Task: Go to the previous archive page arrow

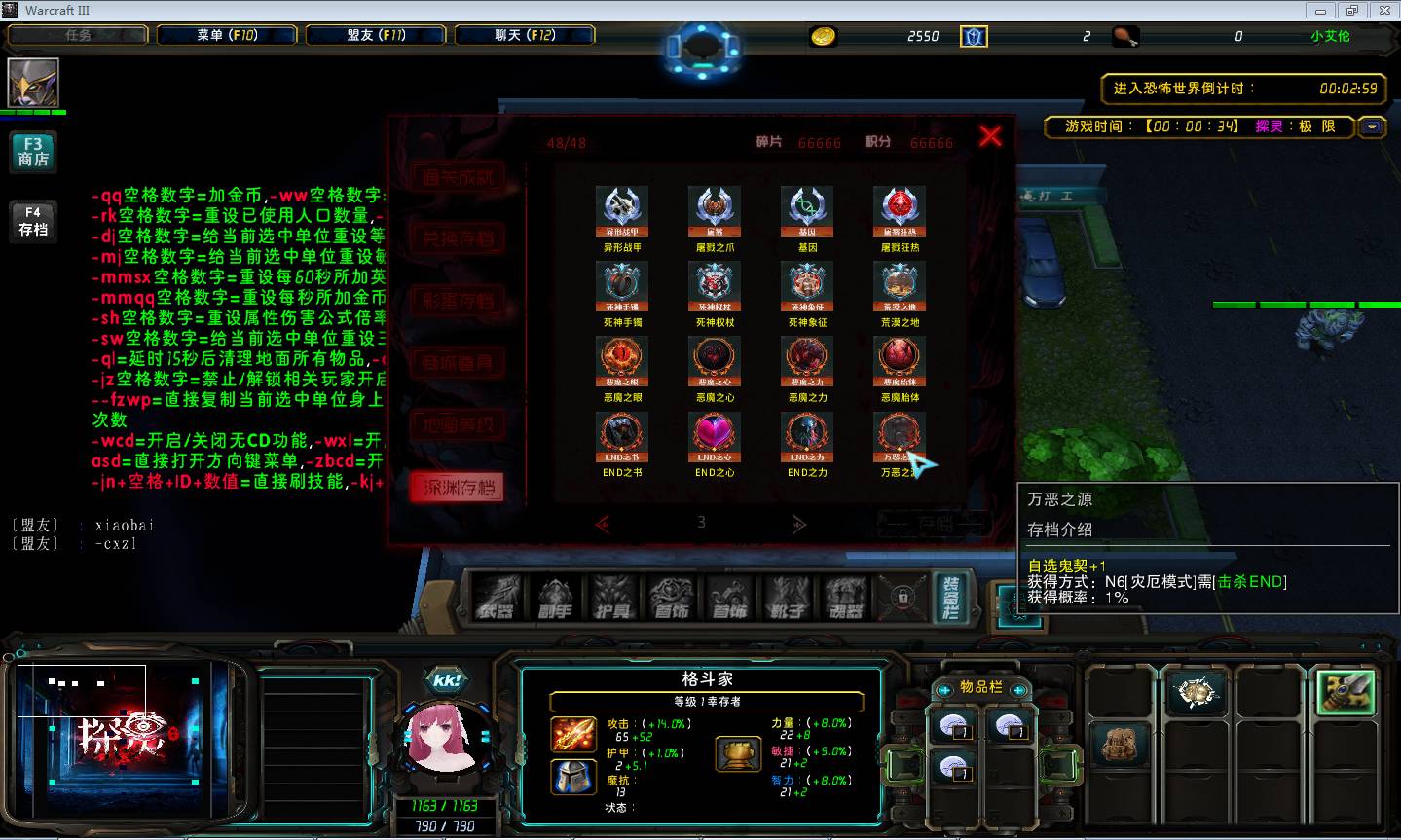Action: pyautogui.click(x=603, y=525)
